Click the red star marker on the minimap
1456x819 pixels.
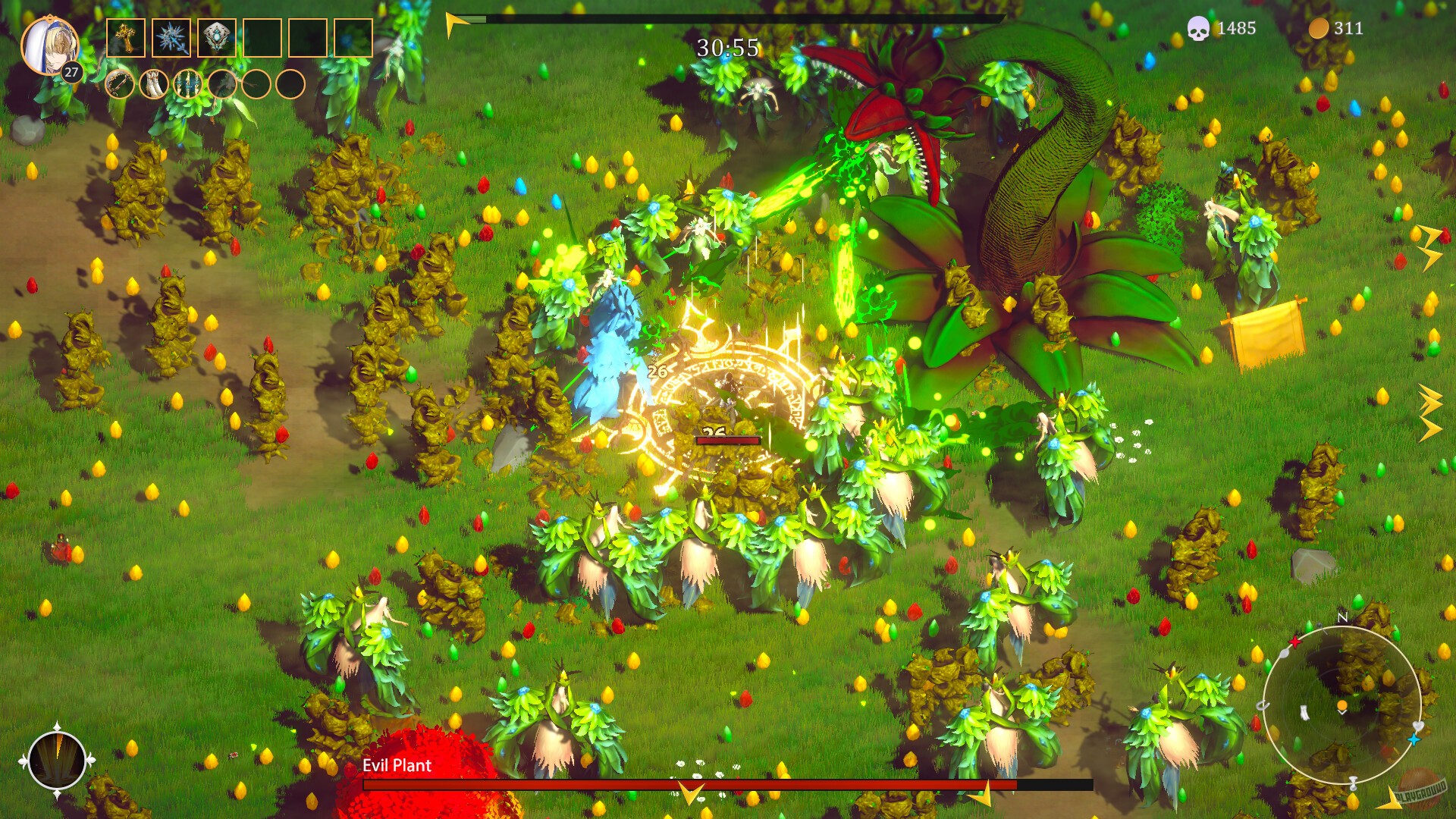[1295, 642]
